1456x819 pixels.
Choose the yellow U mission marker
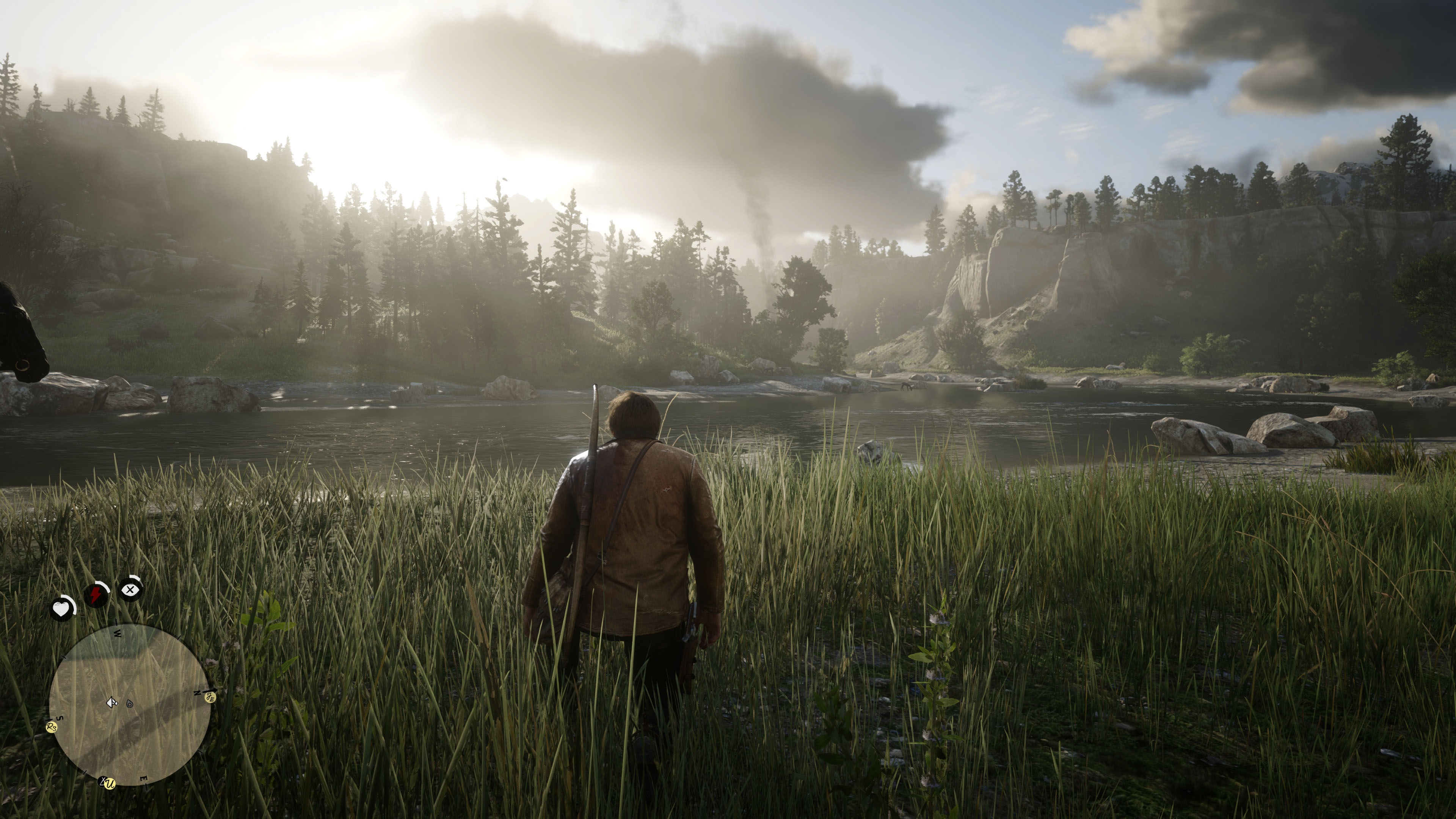(110, 784)
